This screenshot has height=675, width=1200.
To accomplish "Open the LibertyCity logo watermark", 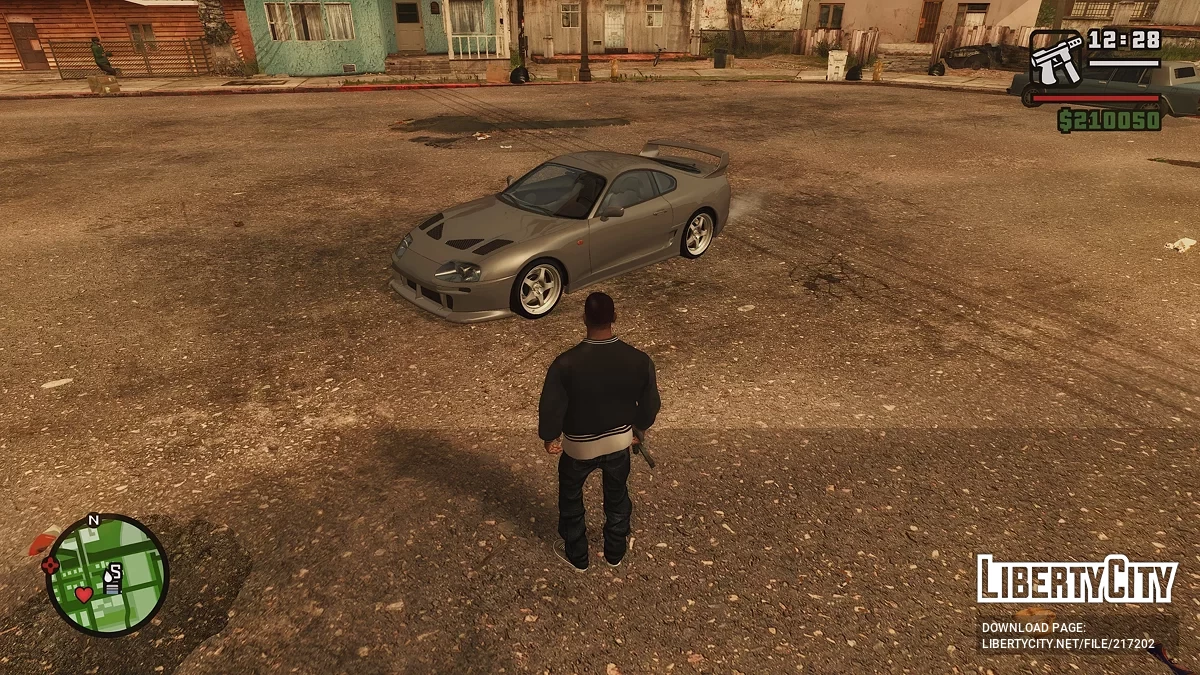I will [1076, 581].
